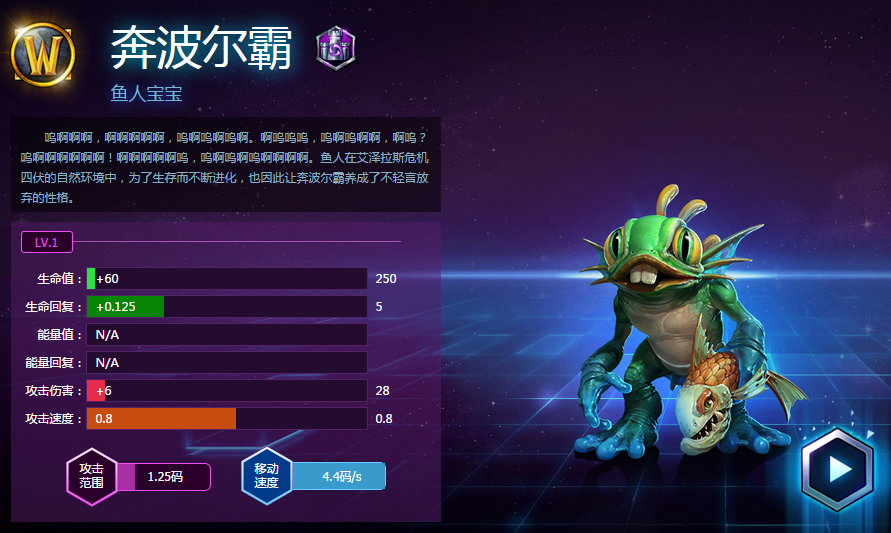Viewport: 891px width, 533px height.
Task: Select the LV.1 level label
Action: click(47, 242)
